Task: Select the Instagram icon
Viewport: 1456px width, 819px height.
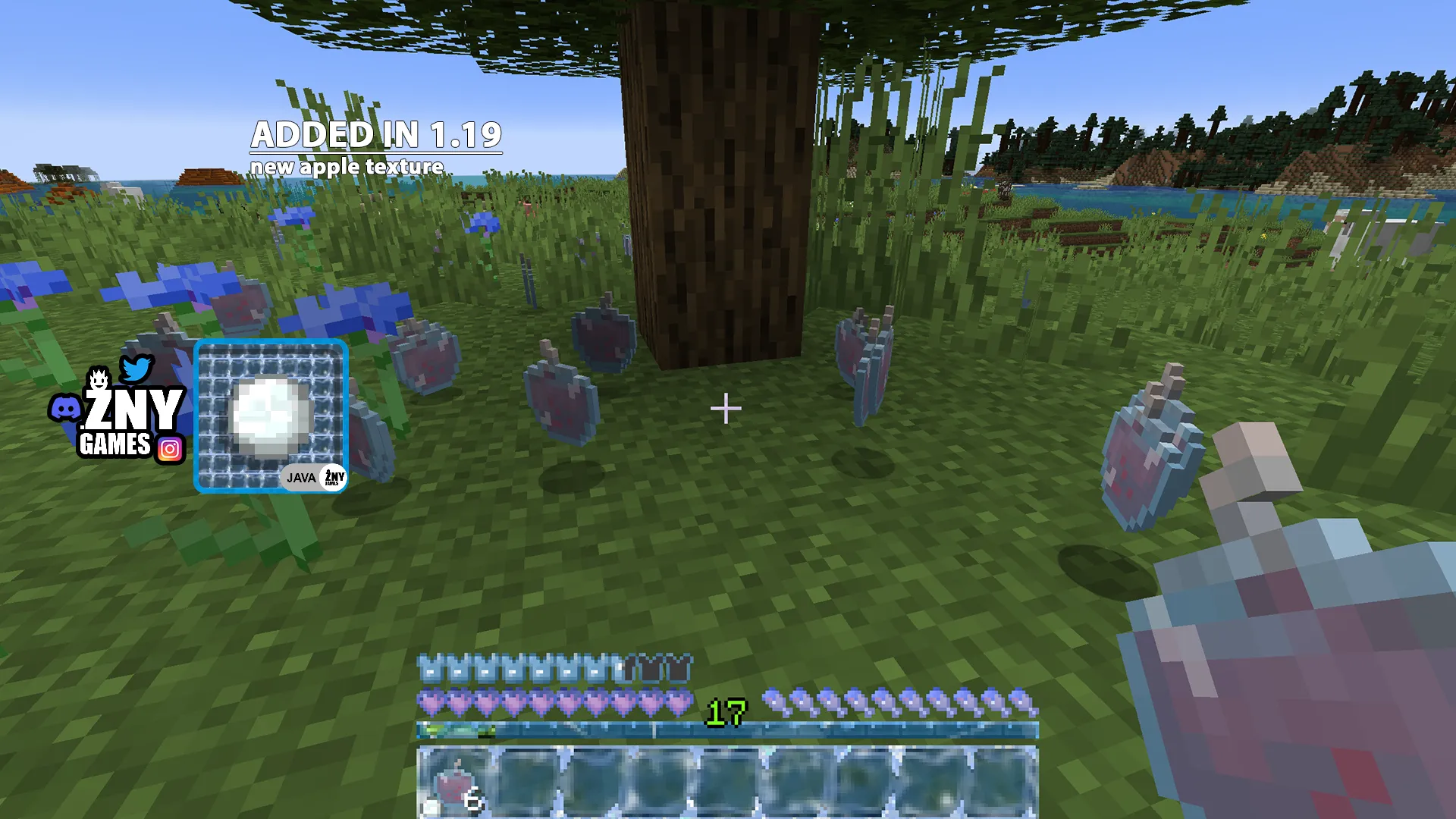Action: click(x=171, y=449)
